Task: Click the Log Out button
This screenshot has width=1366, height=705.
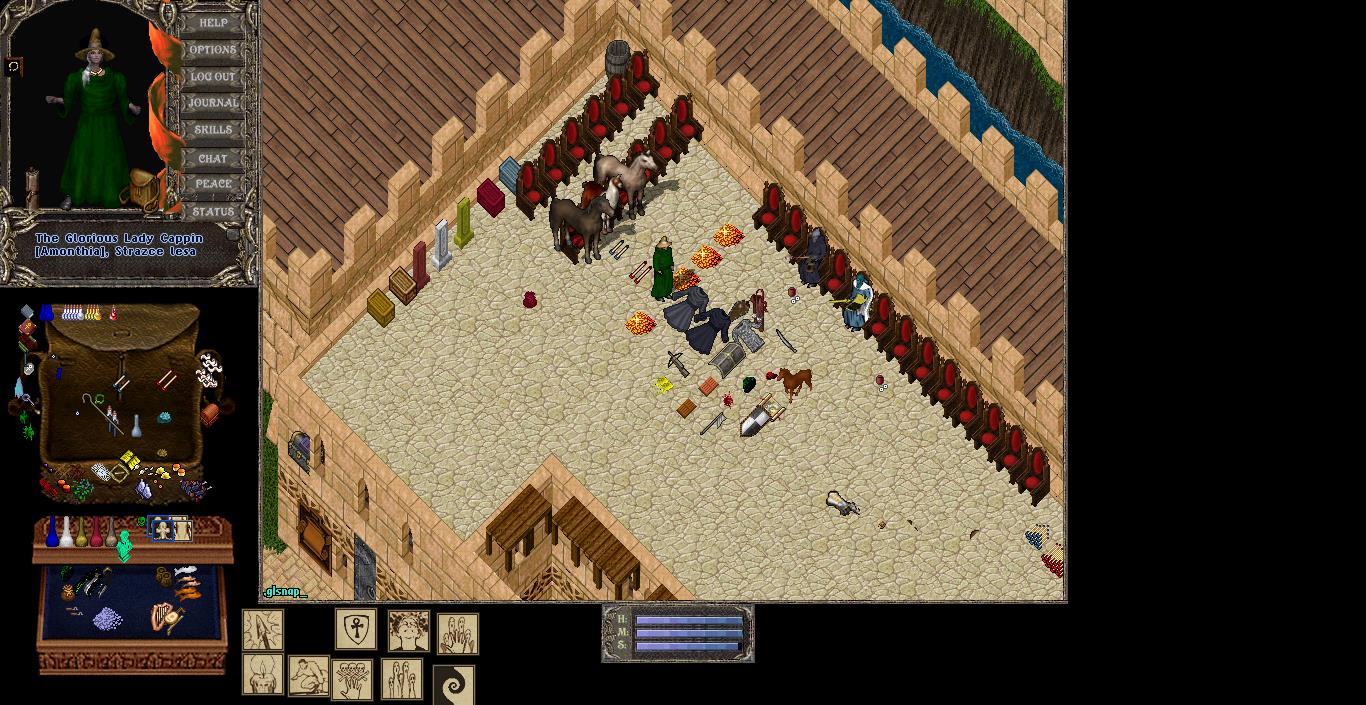Action: pos(213,76)
